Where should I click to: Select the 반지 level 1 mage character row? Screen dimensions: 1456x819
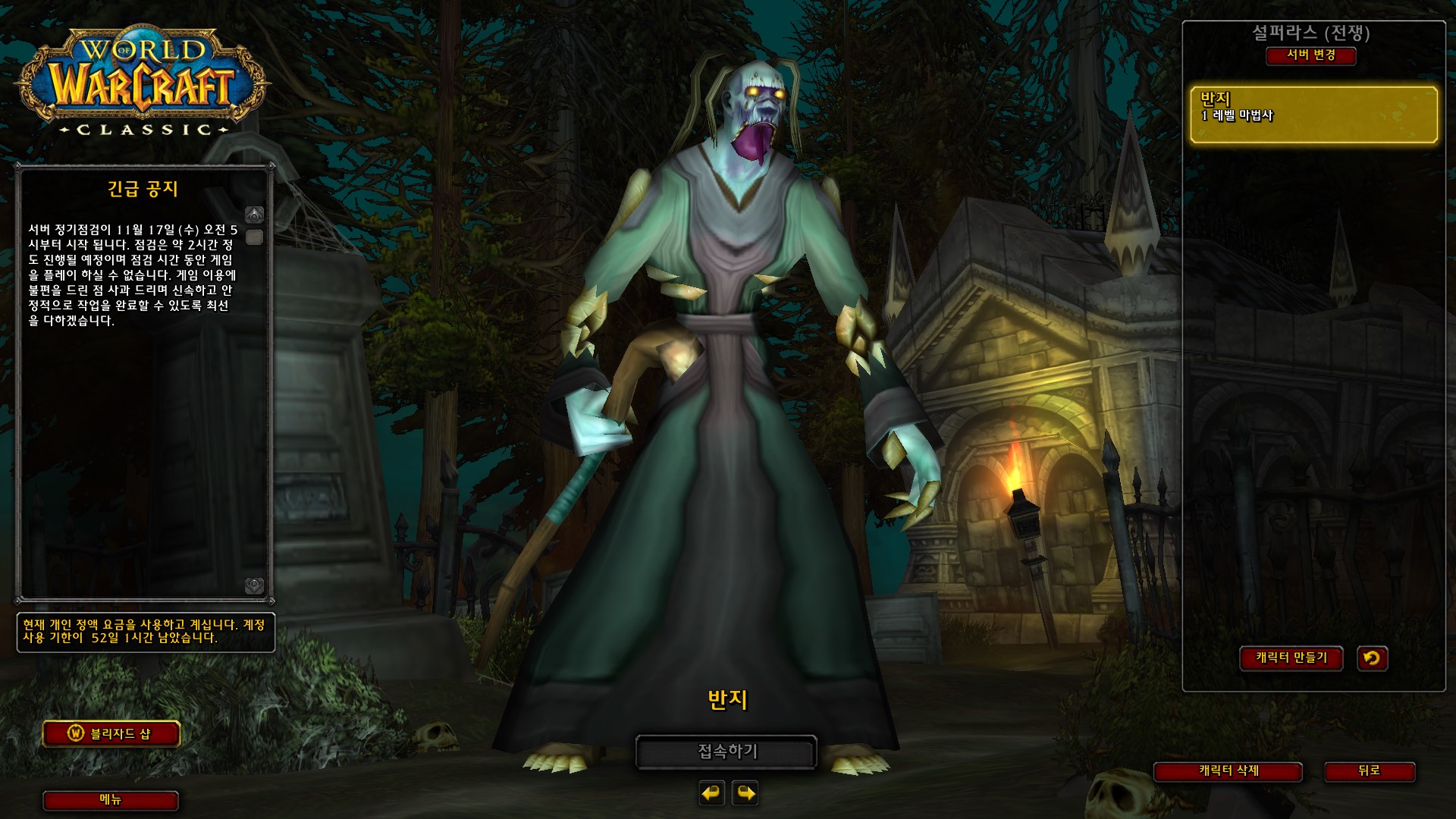click(1313, 115)
